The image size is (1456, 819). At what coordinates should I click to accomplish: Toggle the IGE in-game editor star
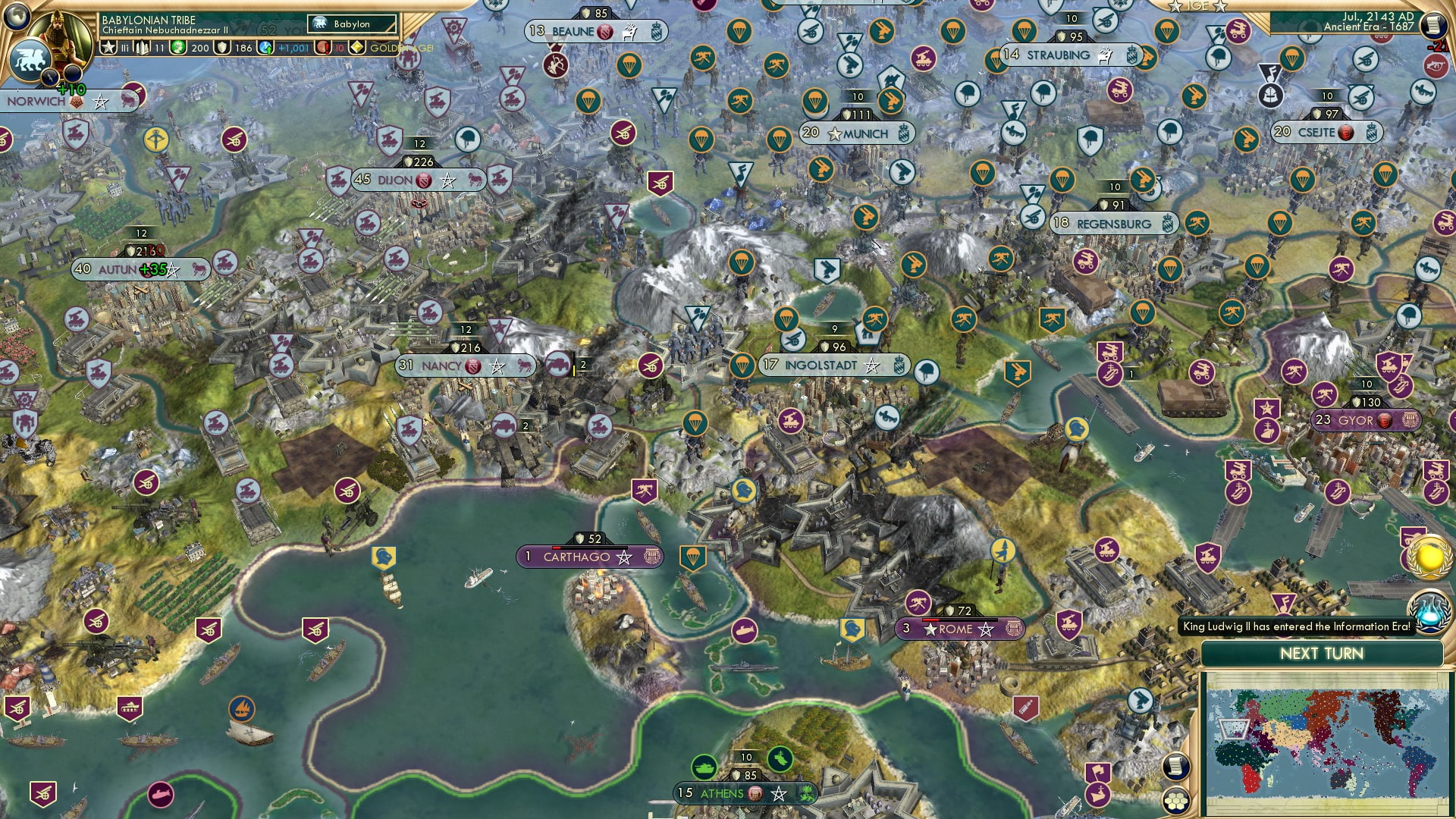point(1175,7)
